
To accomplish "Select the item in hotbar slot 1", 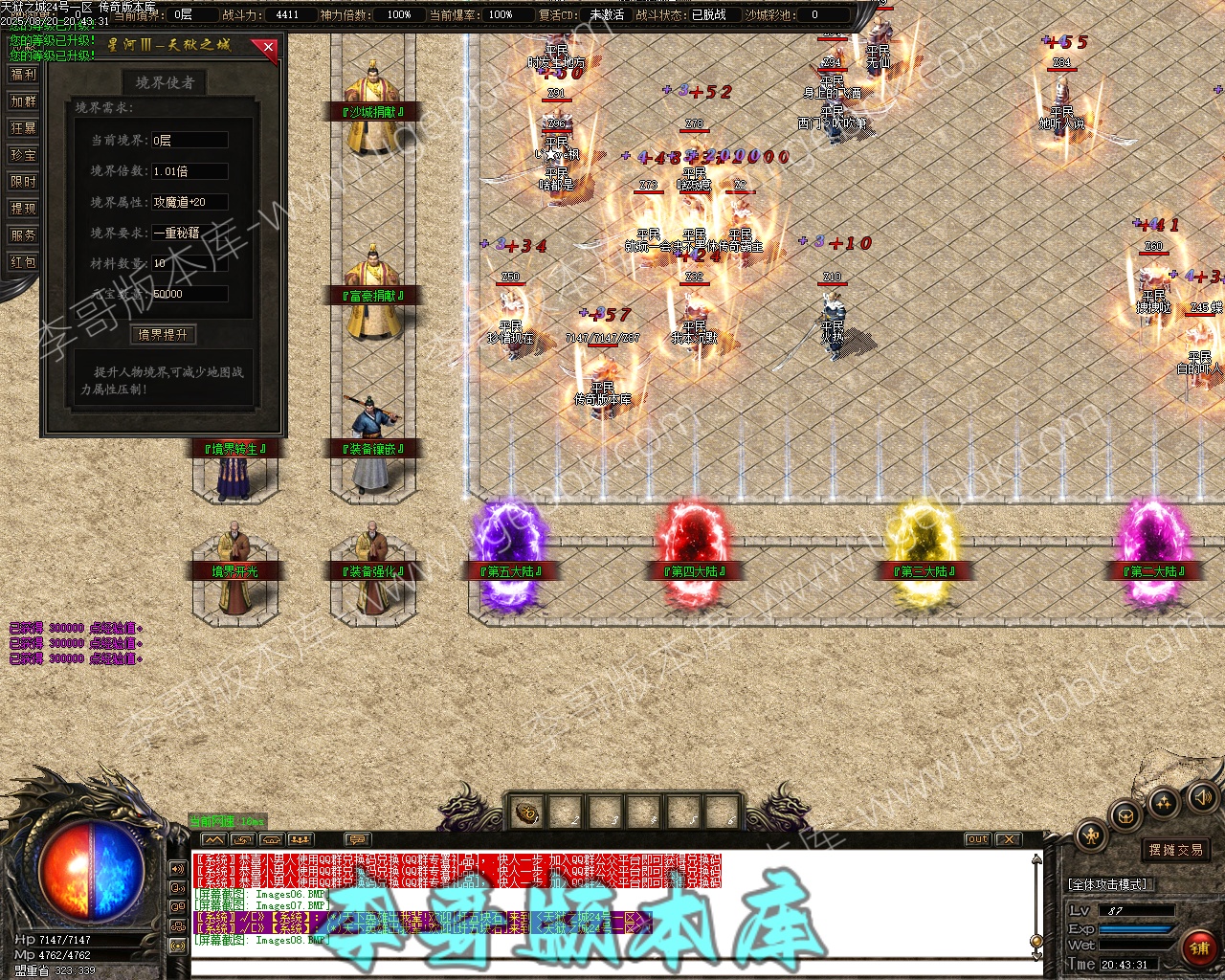I will point(526,814).
